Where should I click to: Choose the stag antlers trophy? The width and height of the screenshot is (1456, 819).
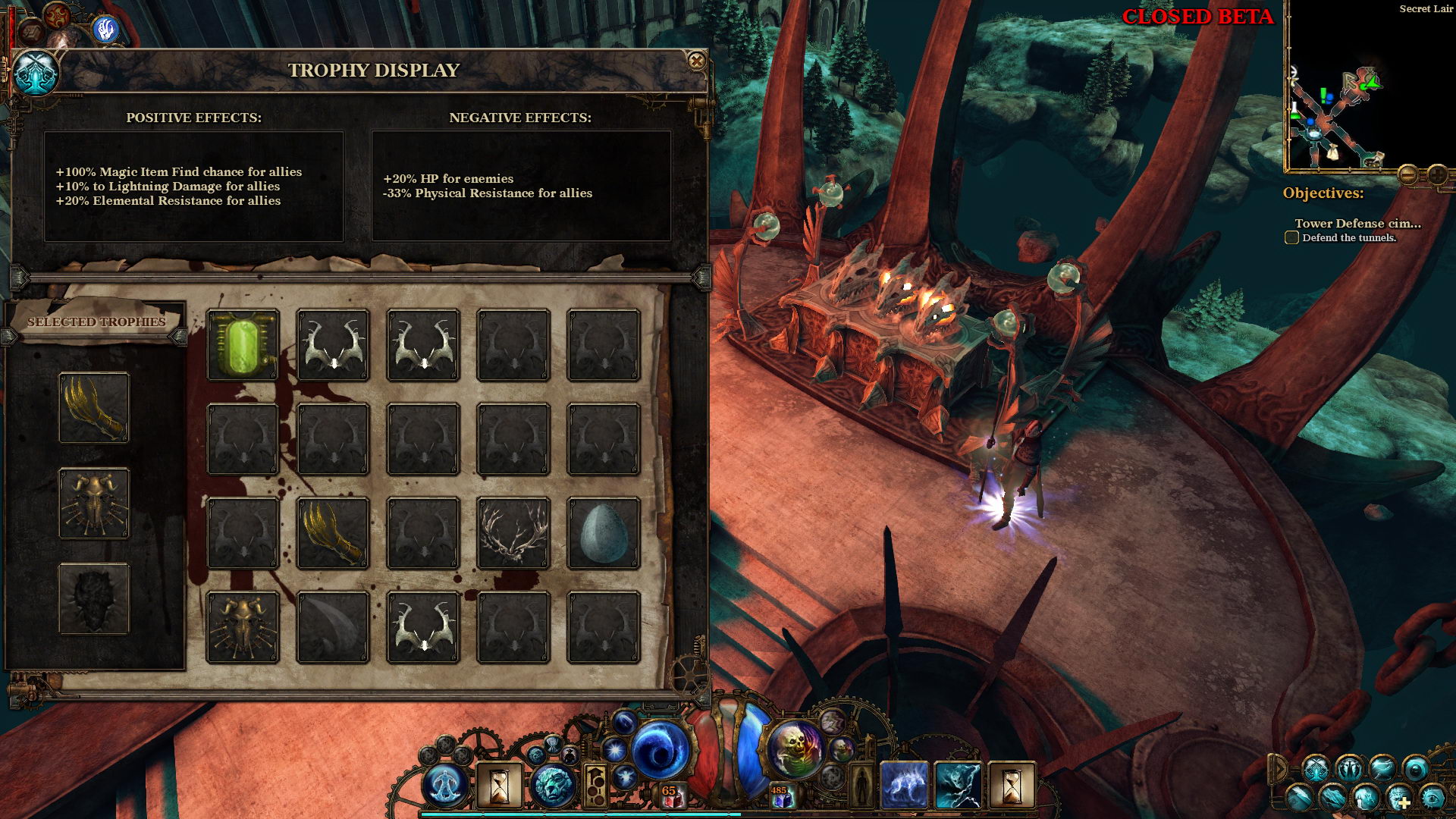[x=513, y=533]
